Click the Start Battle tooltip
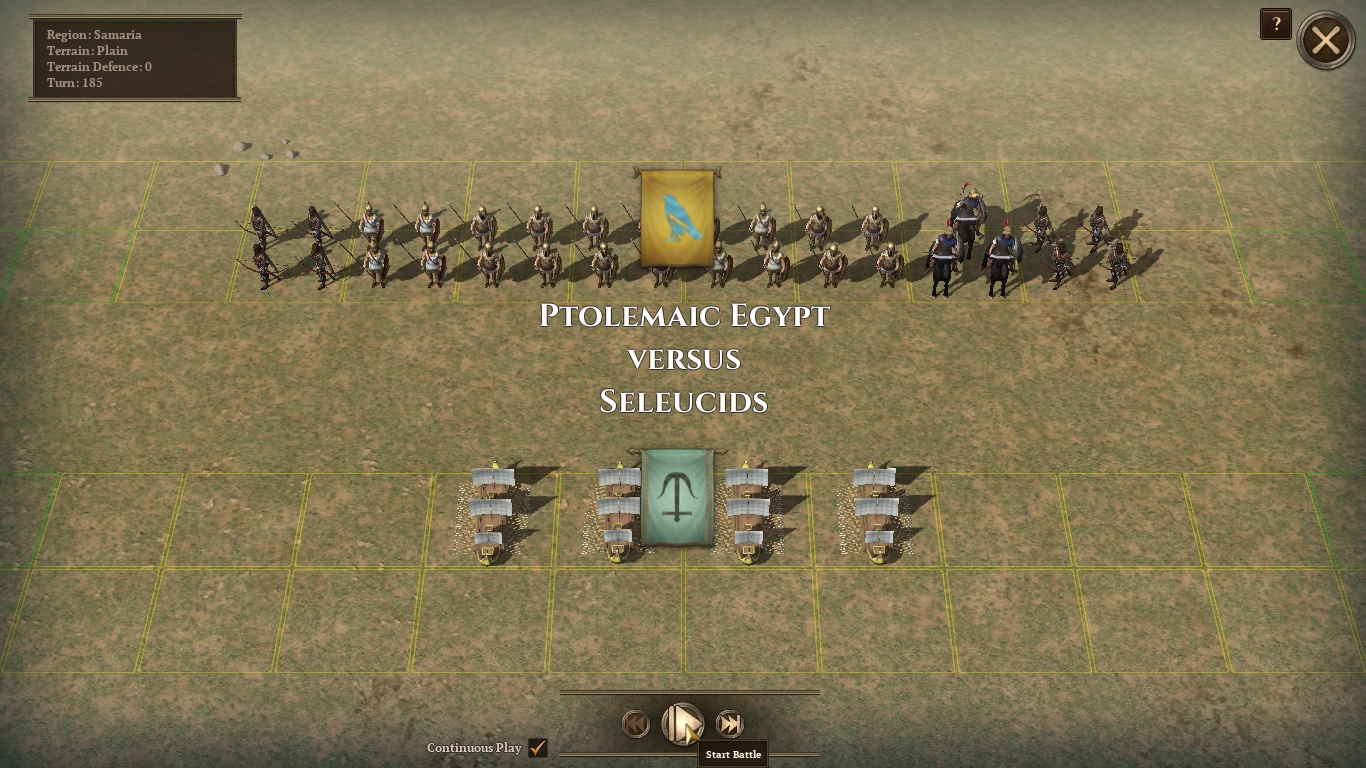The height and width of the screenshot is (768, 1366). click(x=732, y=754)
